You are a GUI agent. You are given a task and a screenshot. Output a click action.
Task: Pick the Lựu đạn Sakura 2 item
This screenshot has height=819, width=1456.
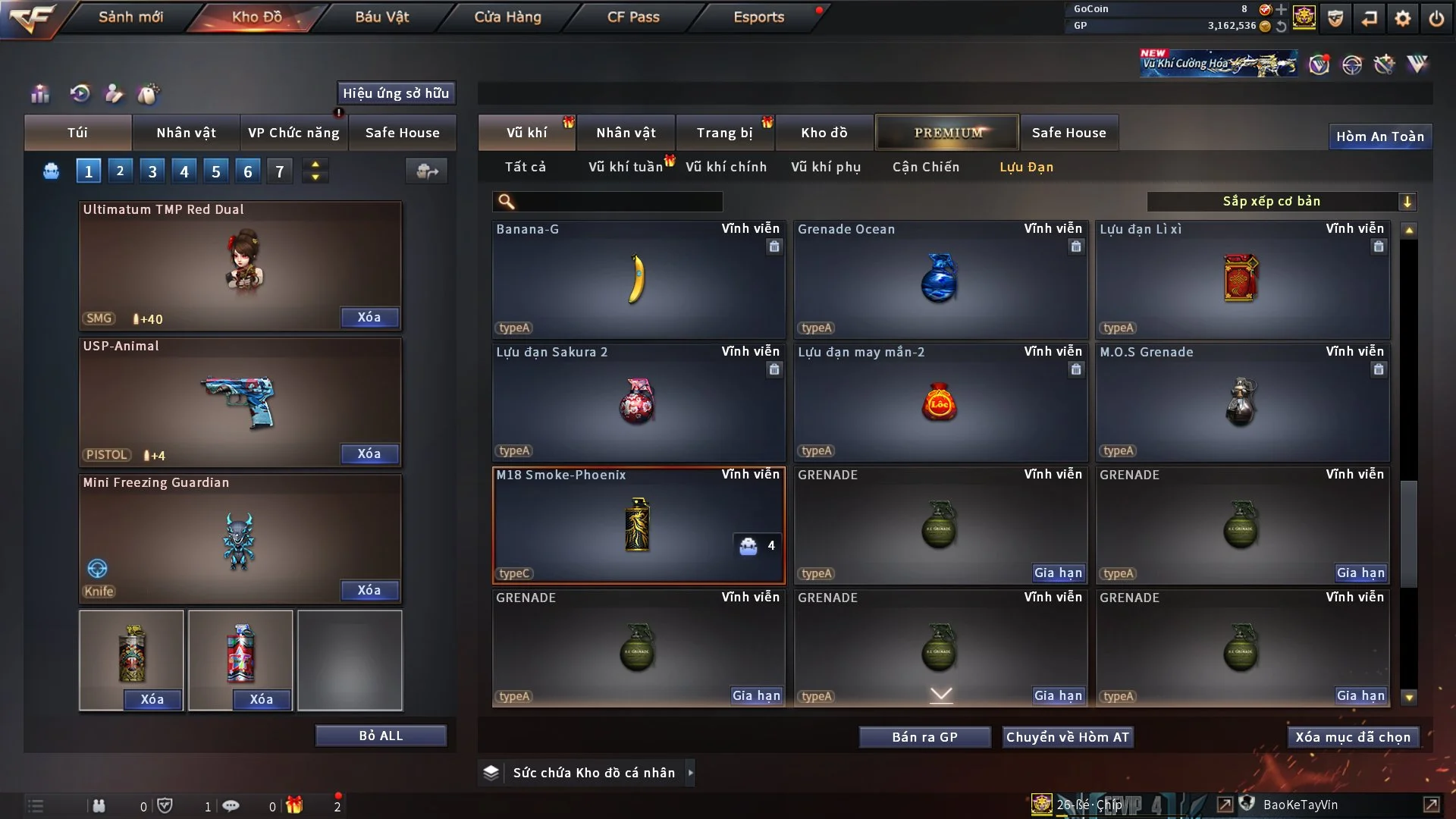639,402
